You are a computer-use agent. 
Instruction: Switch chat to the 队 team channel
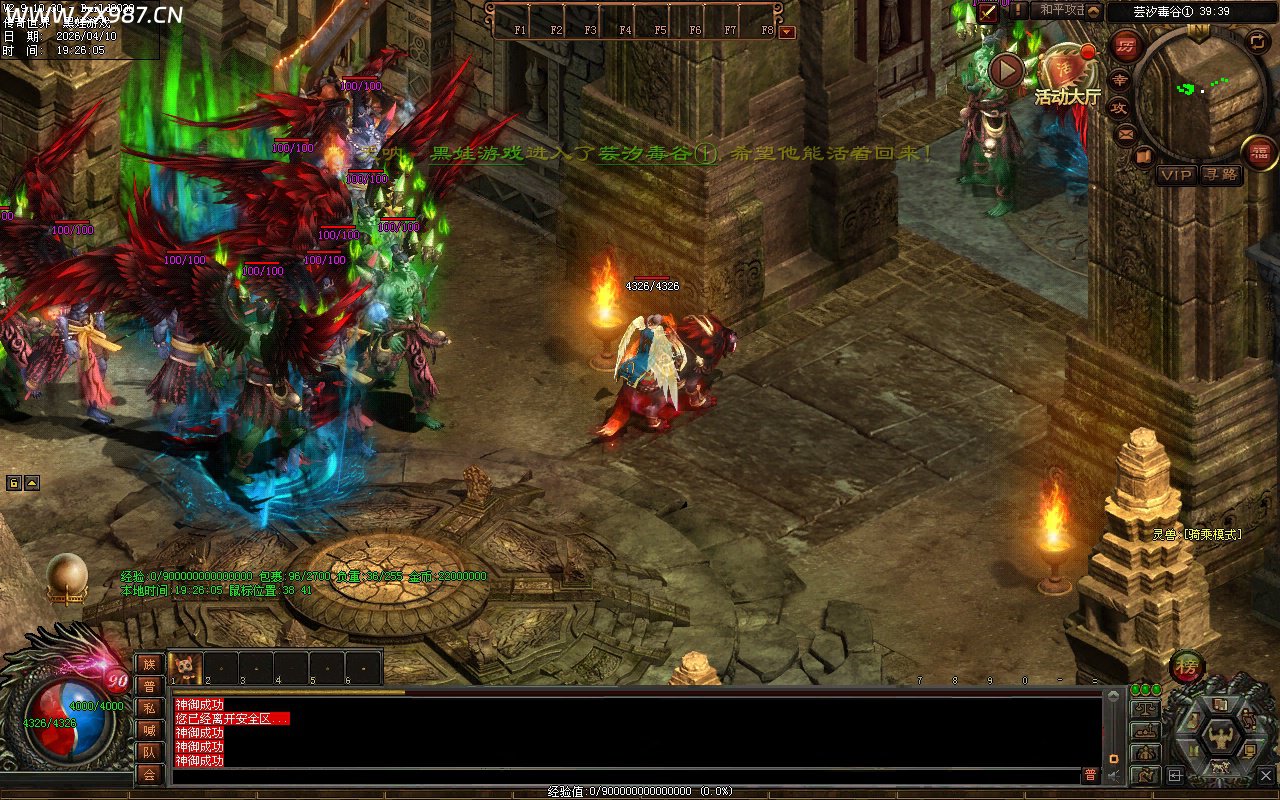(x=149, y=752)
